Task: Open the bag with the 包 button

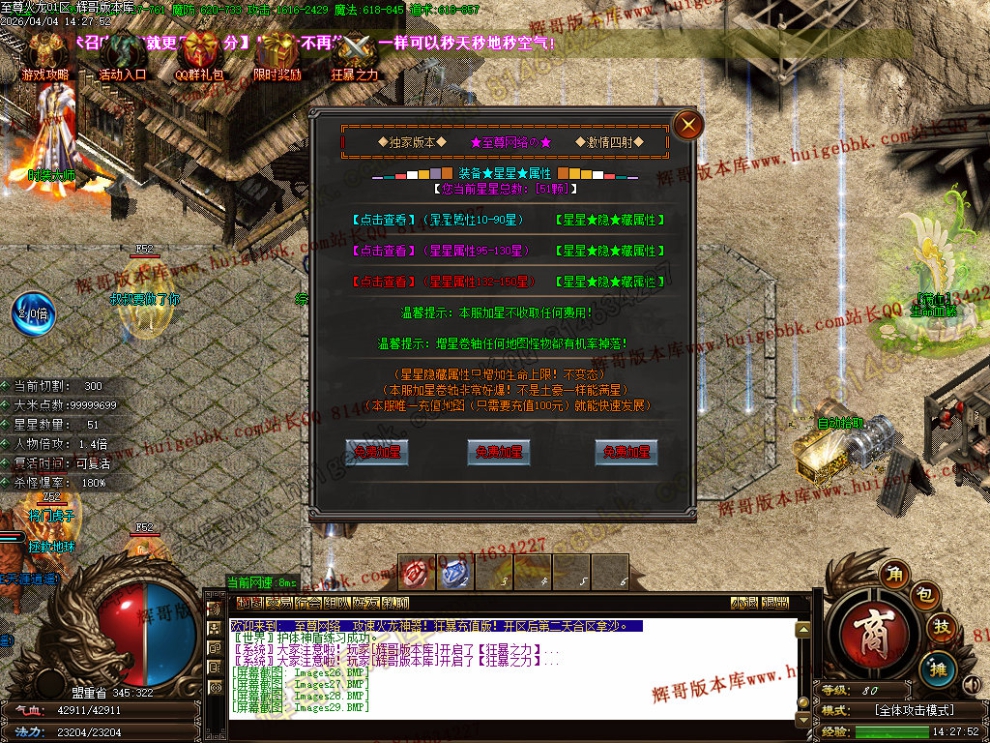Action: 925,597
